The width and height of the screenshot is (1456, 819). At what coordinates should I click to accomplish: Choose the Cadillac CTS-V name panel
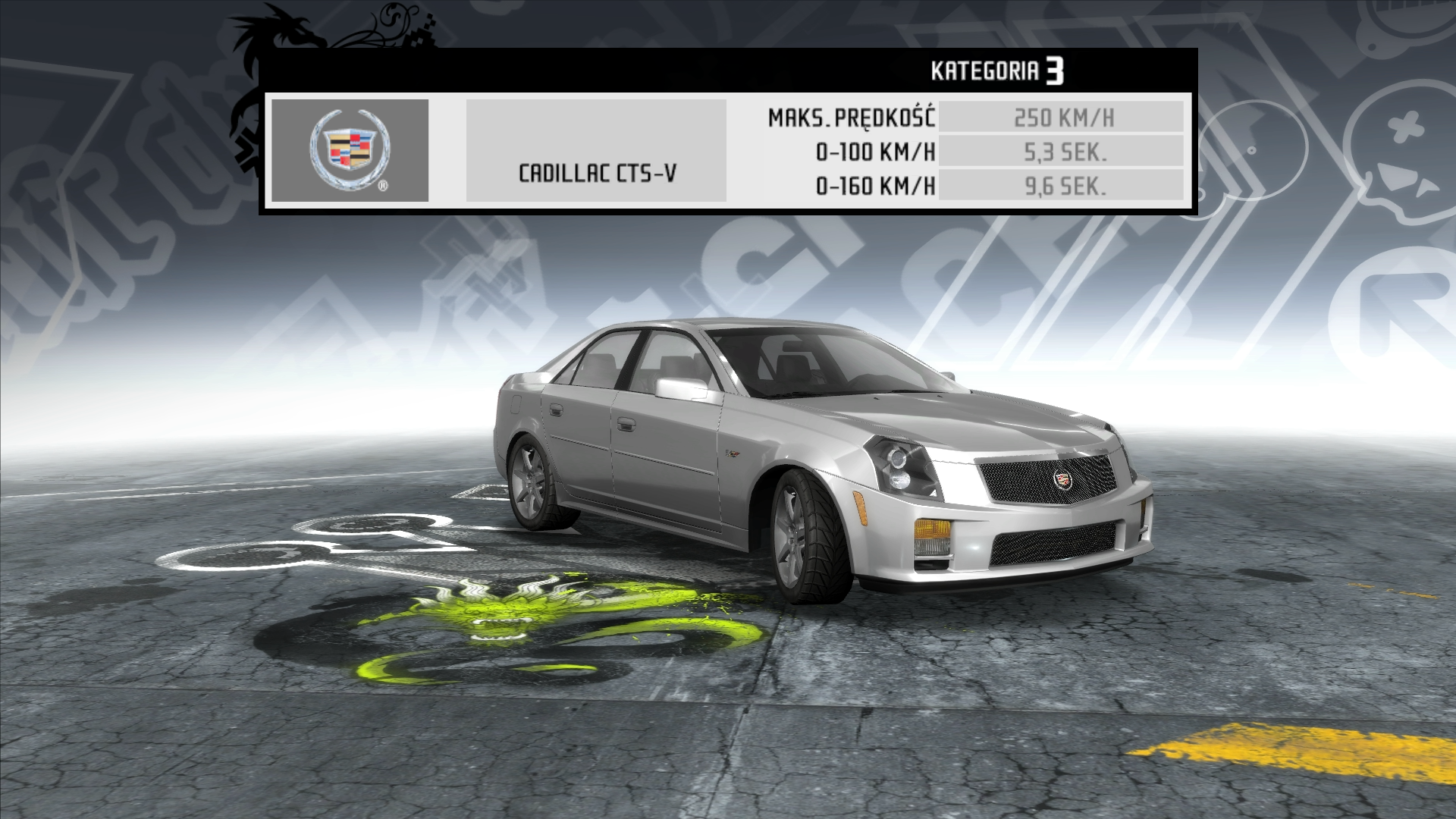point(596,151)
